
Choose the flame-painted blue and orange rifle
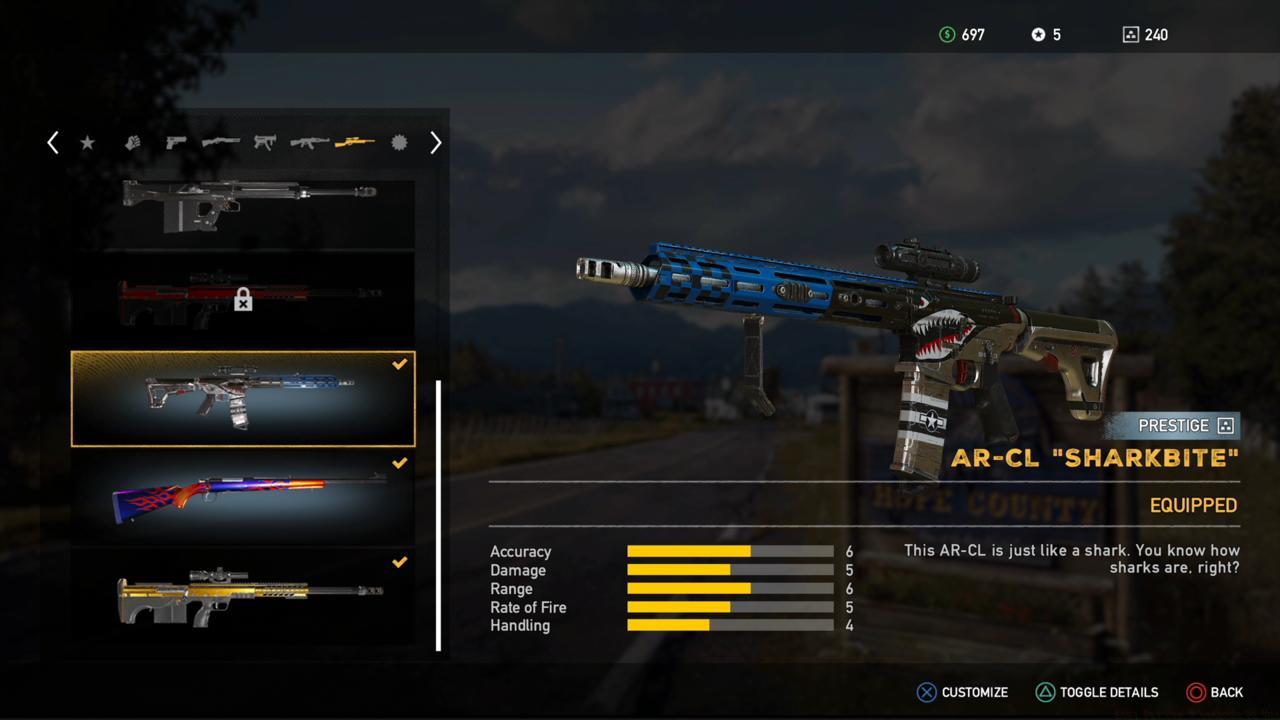pos(243,496)
